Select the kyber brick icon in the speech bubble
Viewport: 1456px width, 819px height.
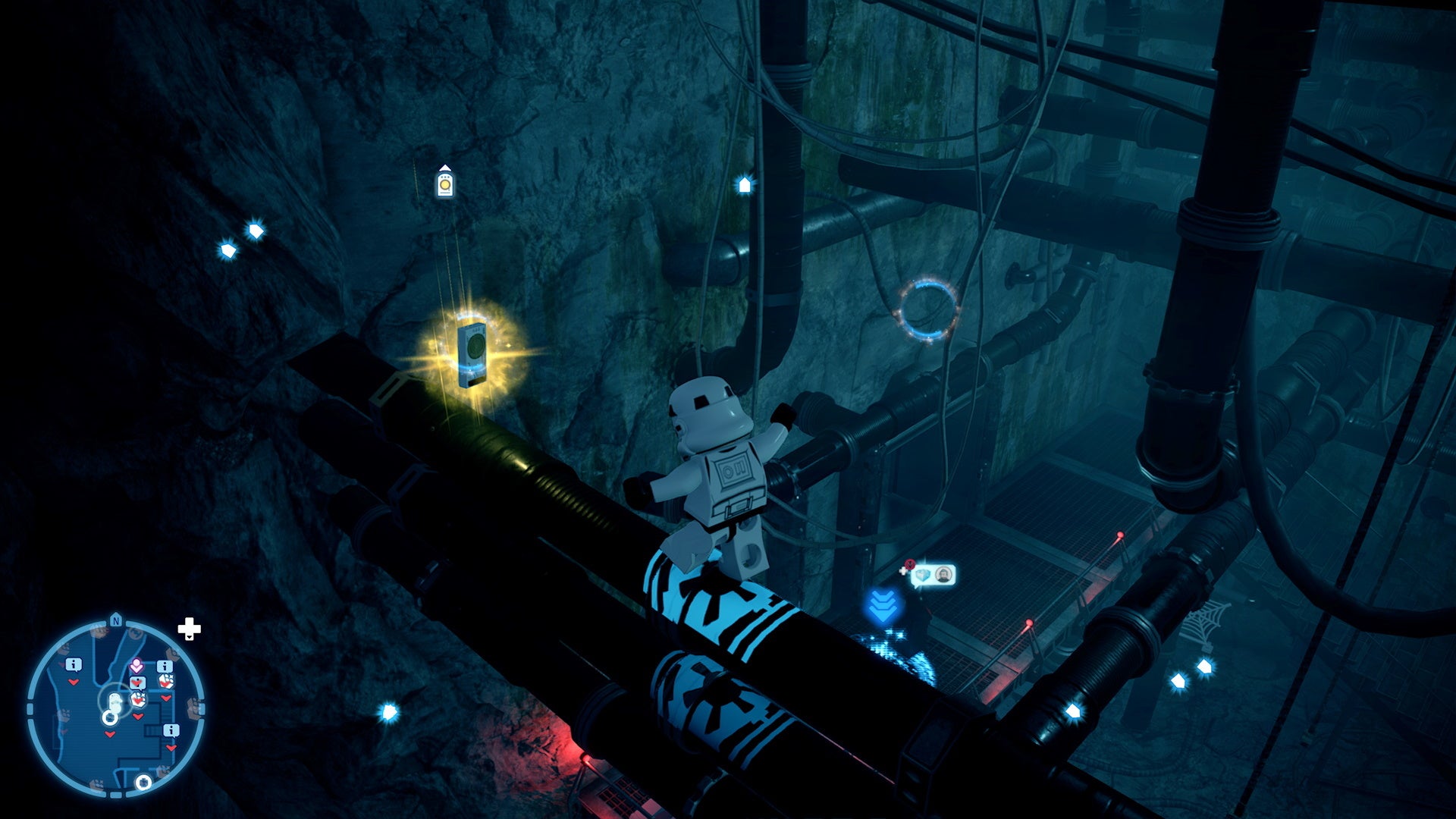click(x=924, y=576)
